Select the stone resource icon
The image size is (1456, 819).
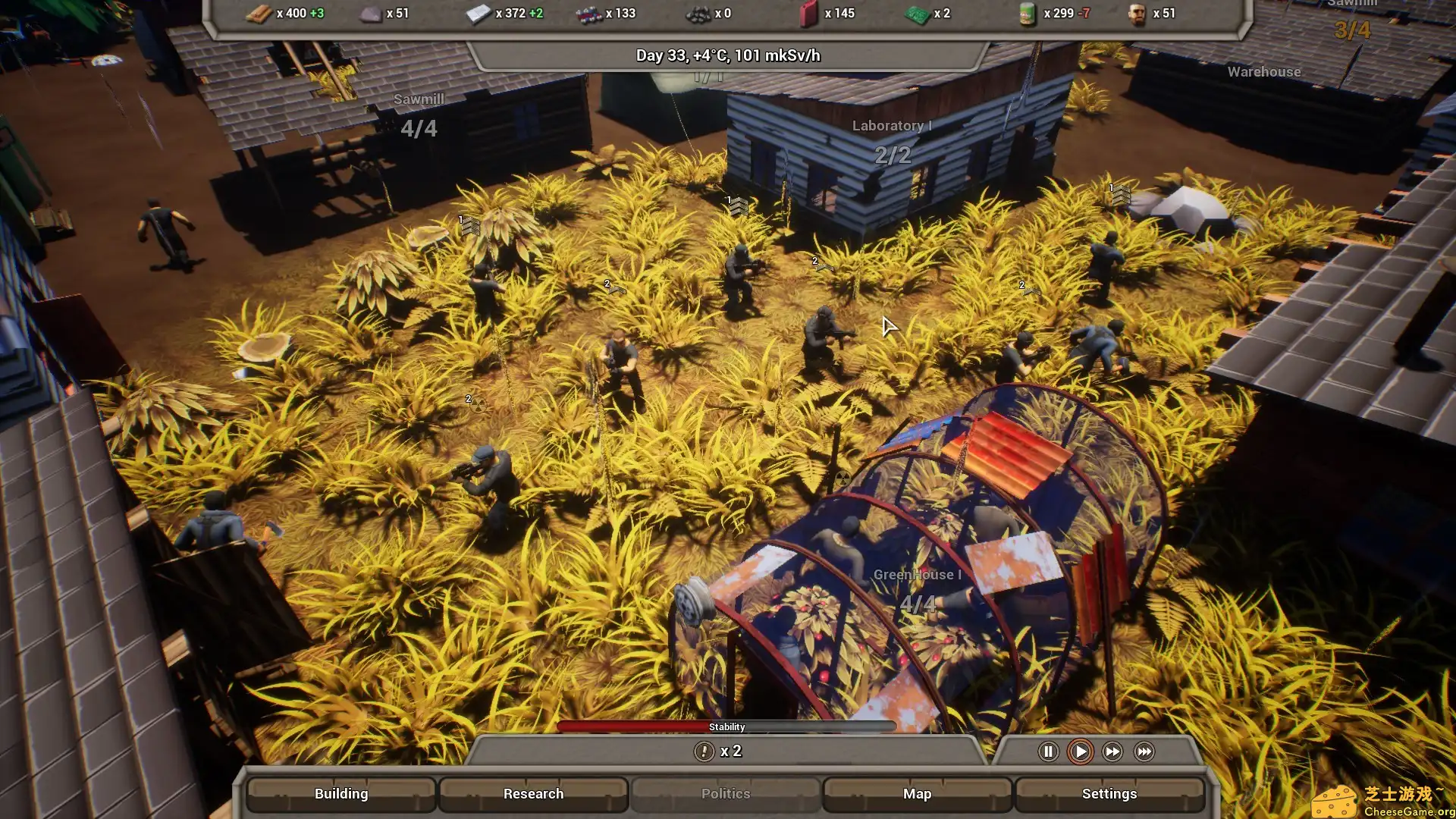(371, 13)
